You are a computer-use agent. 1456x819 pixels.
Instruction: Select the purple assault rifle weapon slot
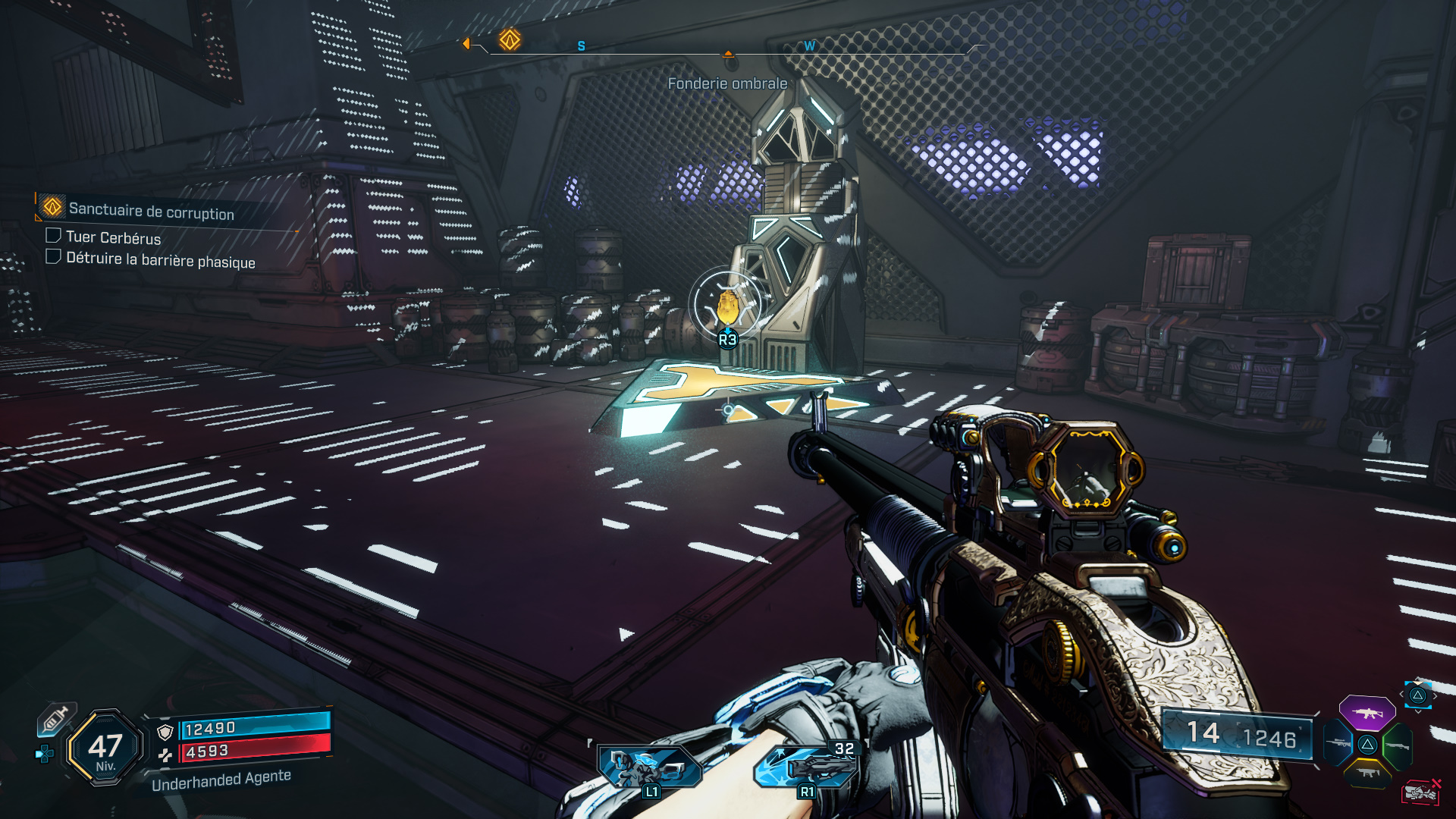click(x=1367, y=713)
